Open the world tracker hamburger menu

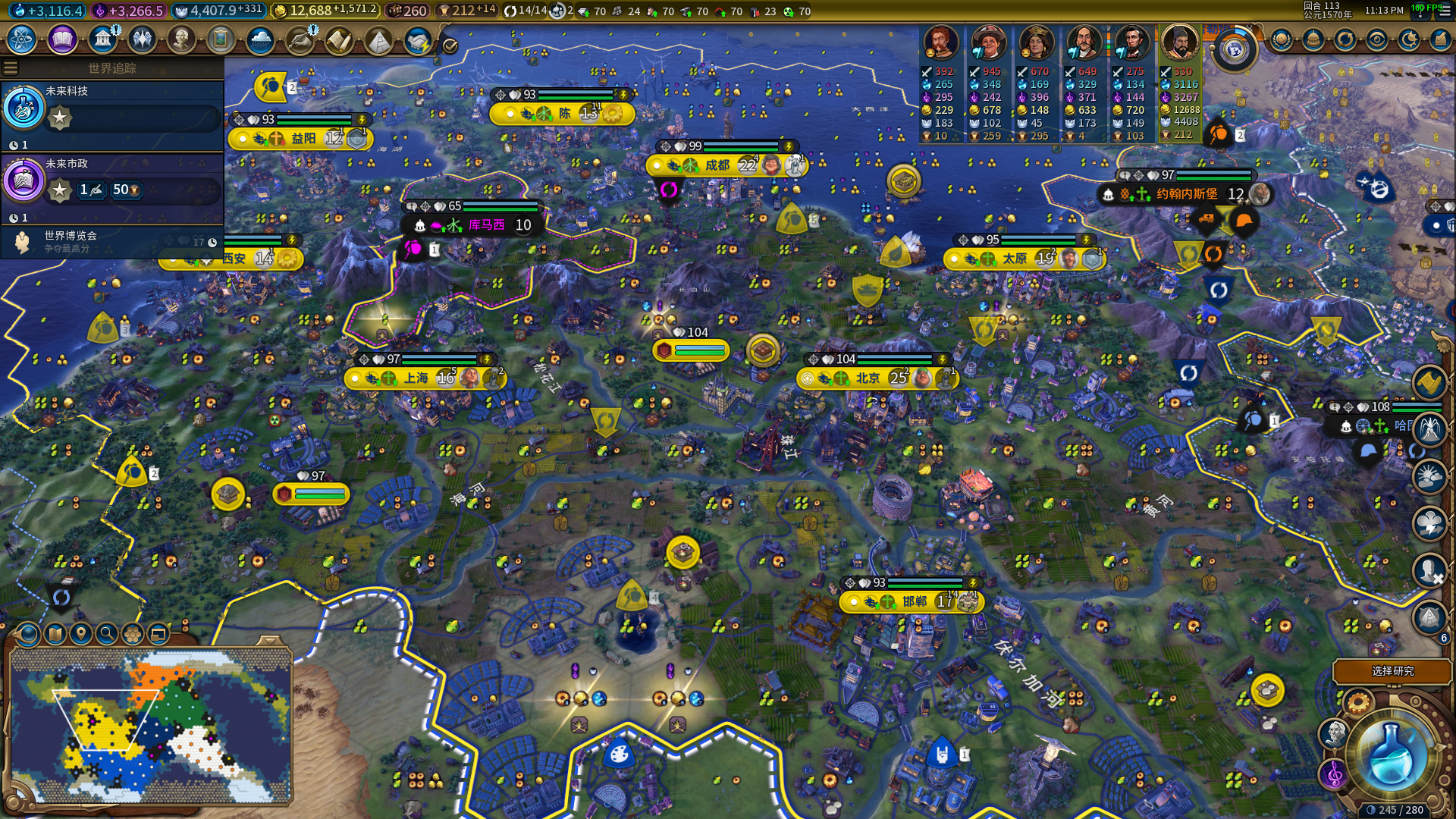point(11,68)
